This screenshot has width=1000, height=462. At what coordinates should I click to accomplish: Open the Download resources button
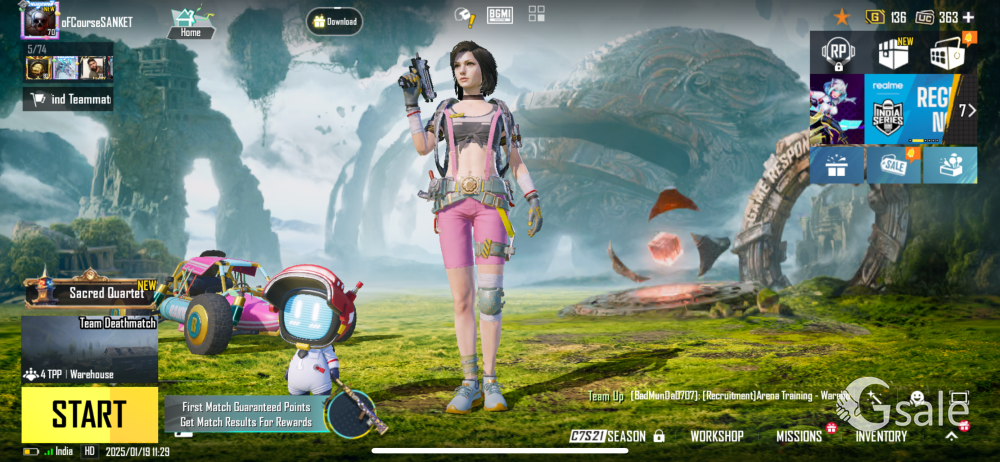tap(334, 21)
